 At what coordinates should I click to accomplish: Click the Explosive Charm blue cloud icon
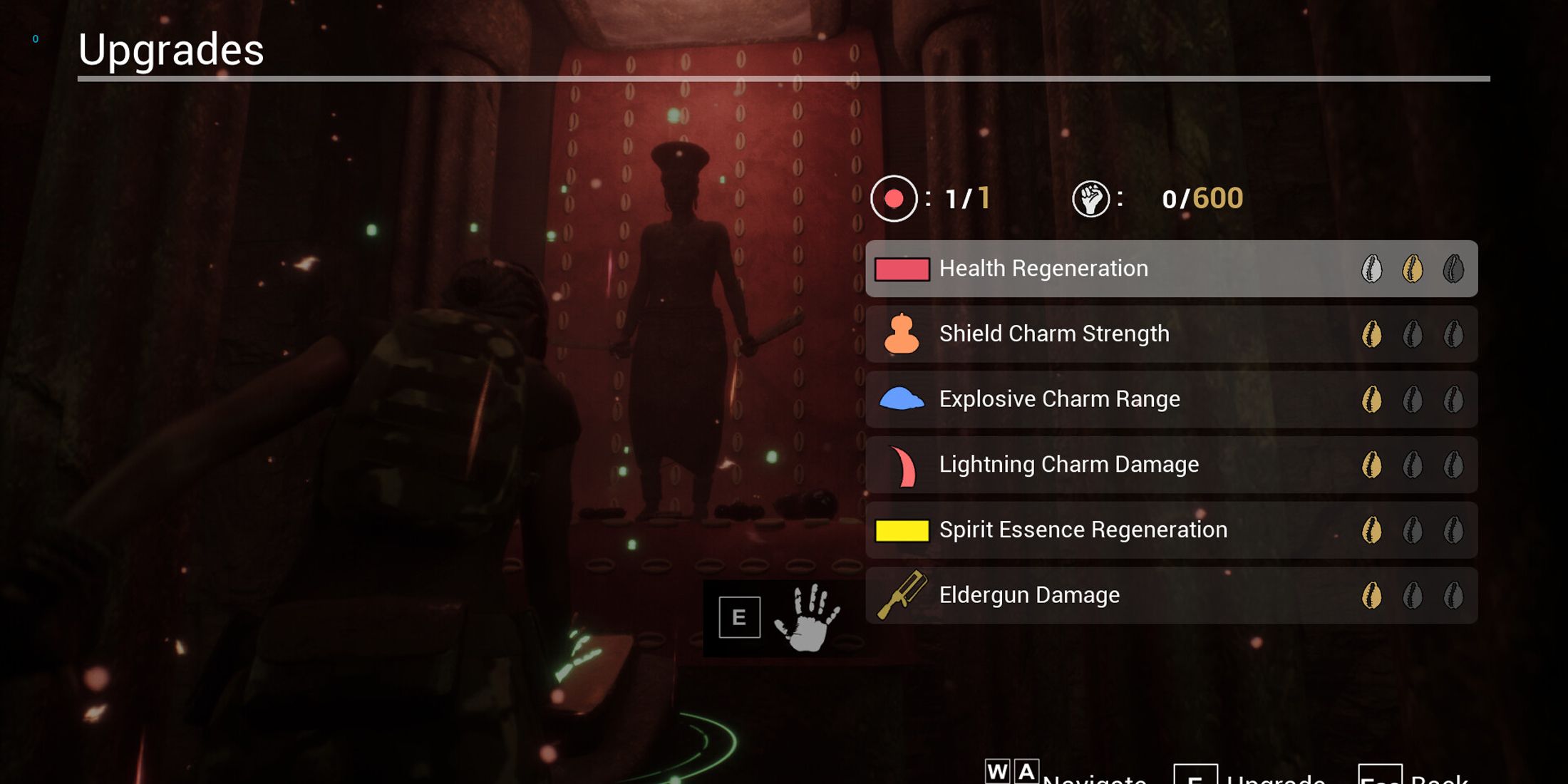pyautogui.click(x=901, y=399)
